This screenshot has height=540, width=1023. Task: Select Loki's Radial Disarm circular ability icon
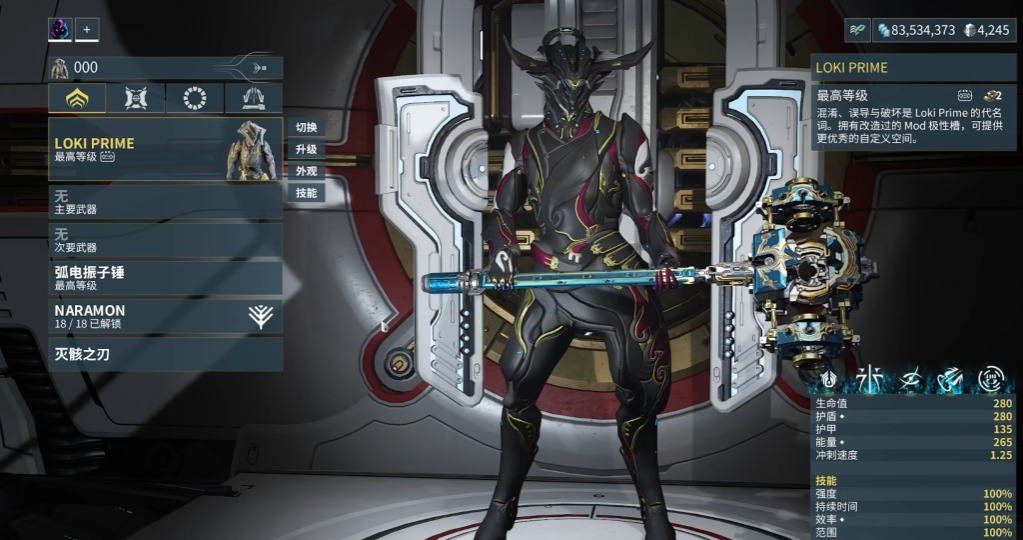click(x=990, y=379)
